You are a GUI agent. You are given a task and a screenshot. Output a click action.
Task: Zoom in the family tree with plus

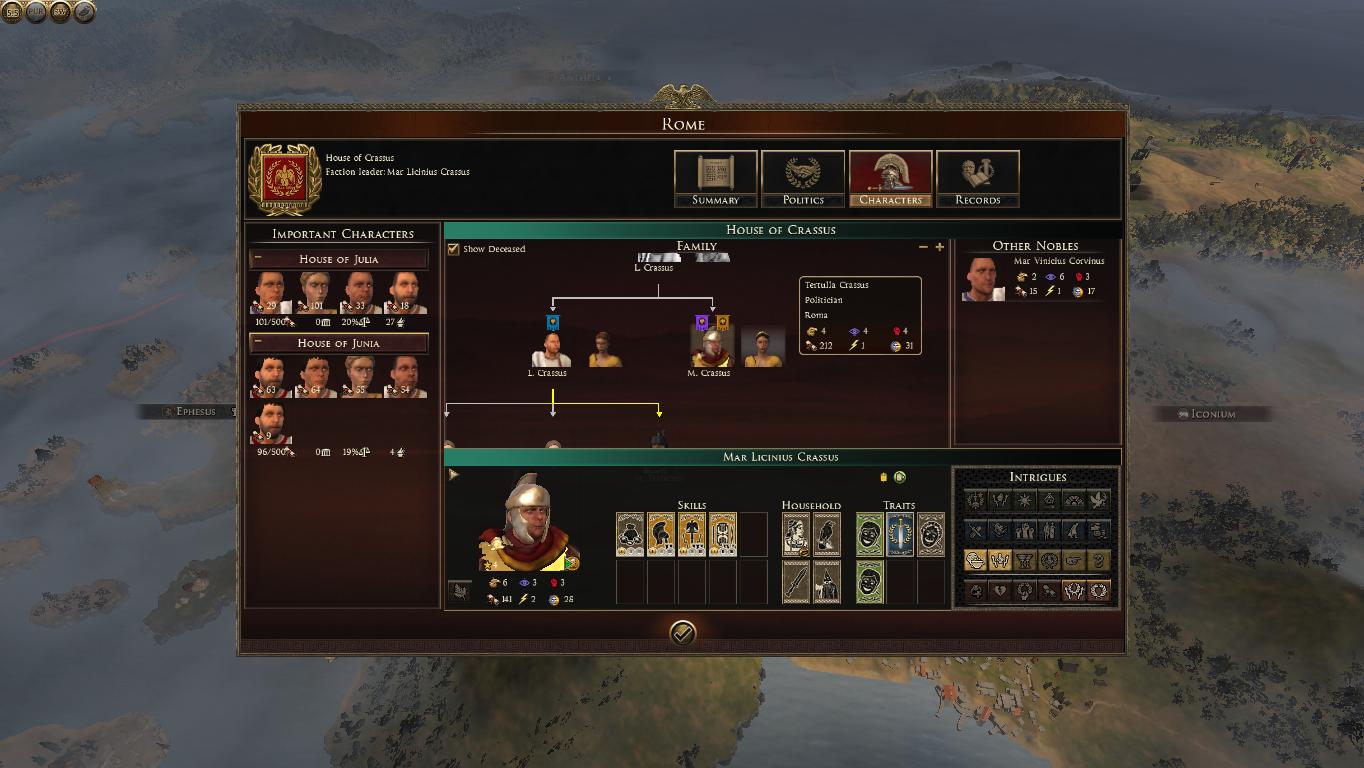pyautogui.click(x=939, y=247)
